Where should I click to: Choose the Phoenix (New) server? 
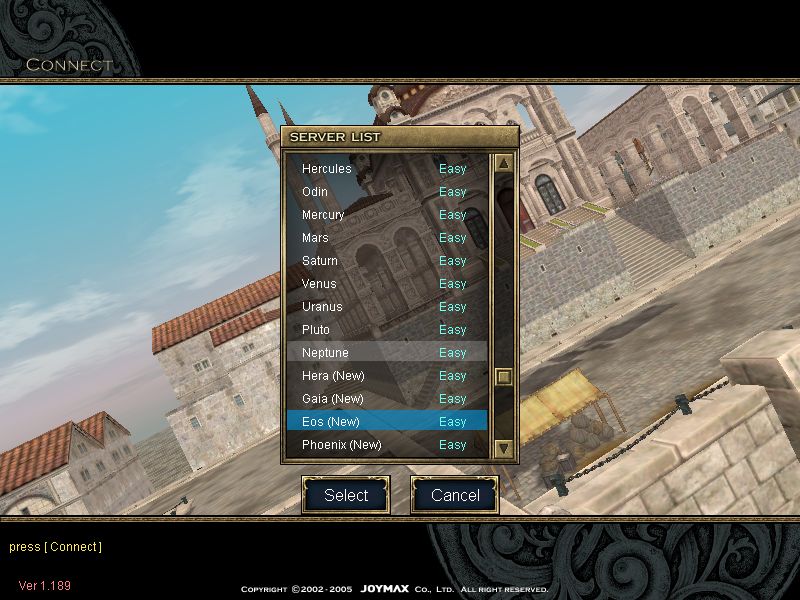coord(385,445)
